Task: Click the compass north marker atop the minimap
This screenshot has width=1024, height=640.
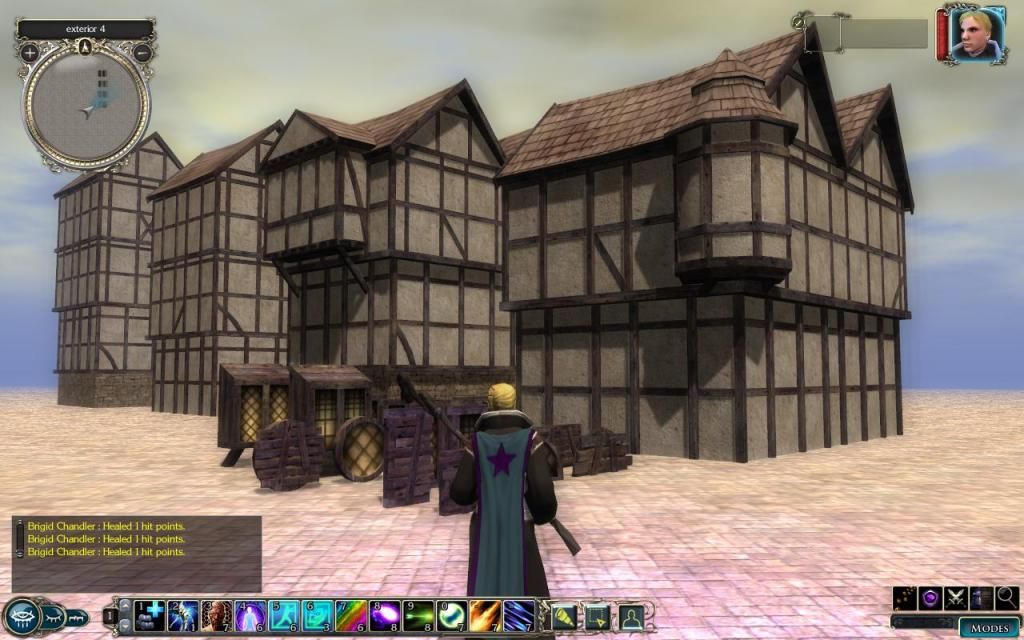Action: click(x=86, y=46)
